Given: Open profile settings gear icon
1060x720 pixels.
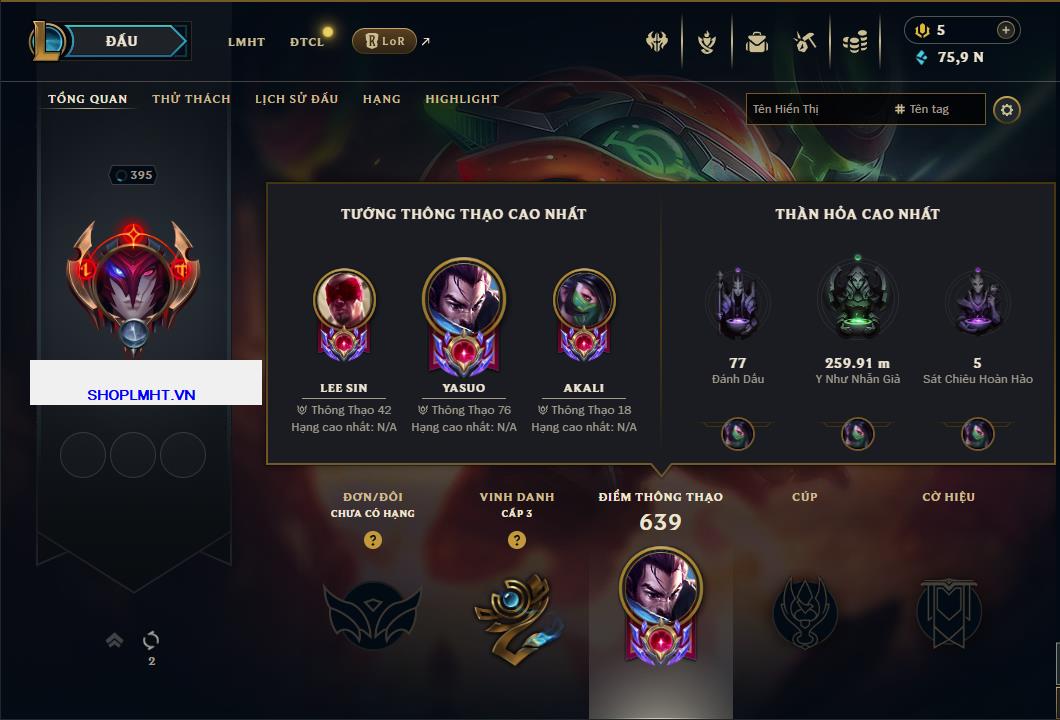Looking at the screenshot, I should 1007,109.
